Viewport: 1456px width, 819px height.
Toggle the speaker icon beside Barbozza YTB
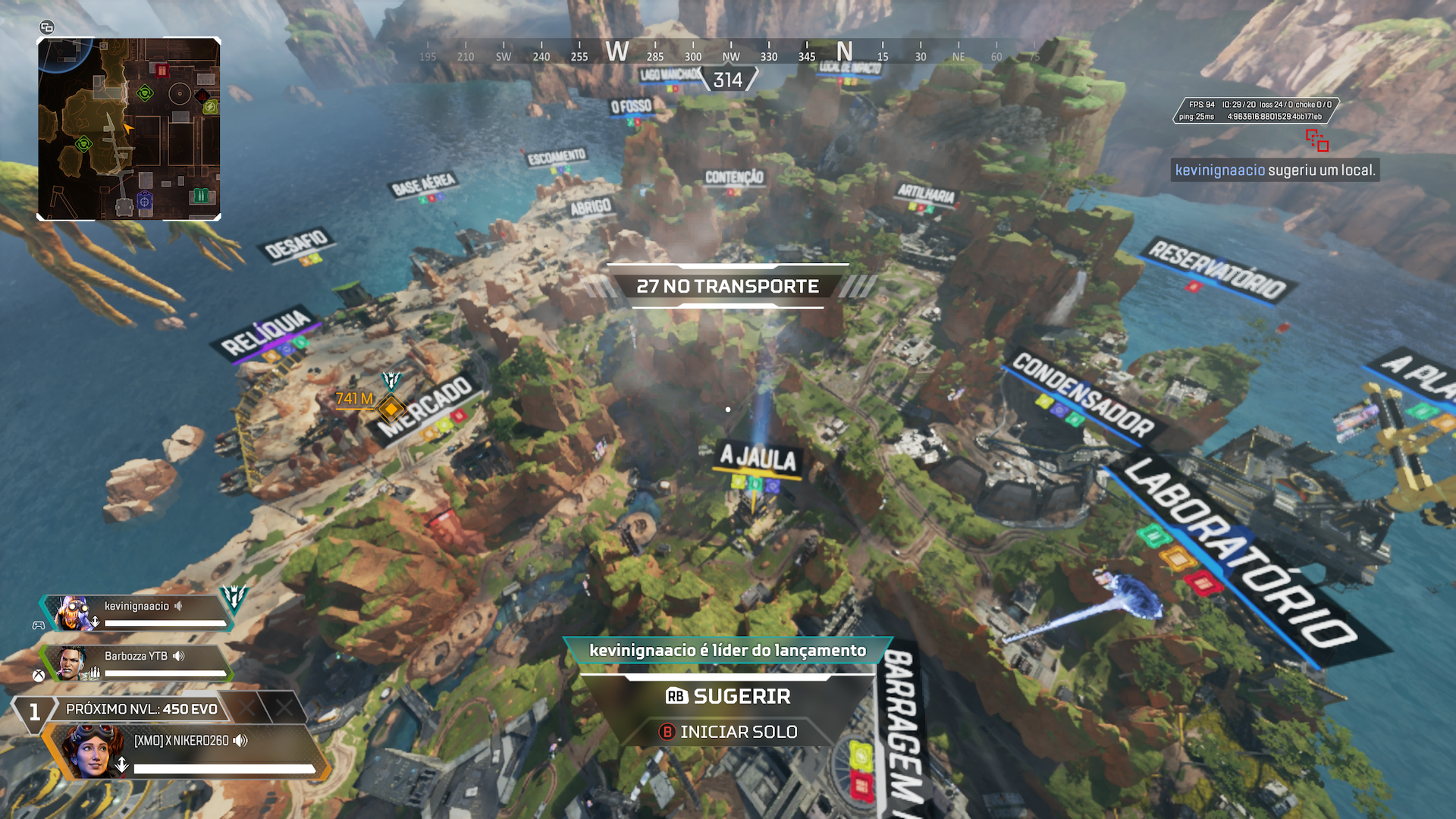tap(179, 656)
